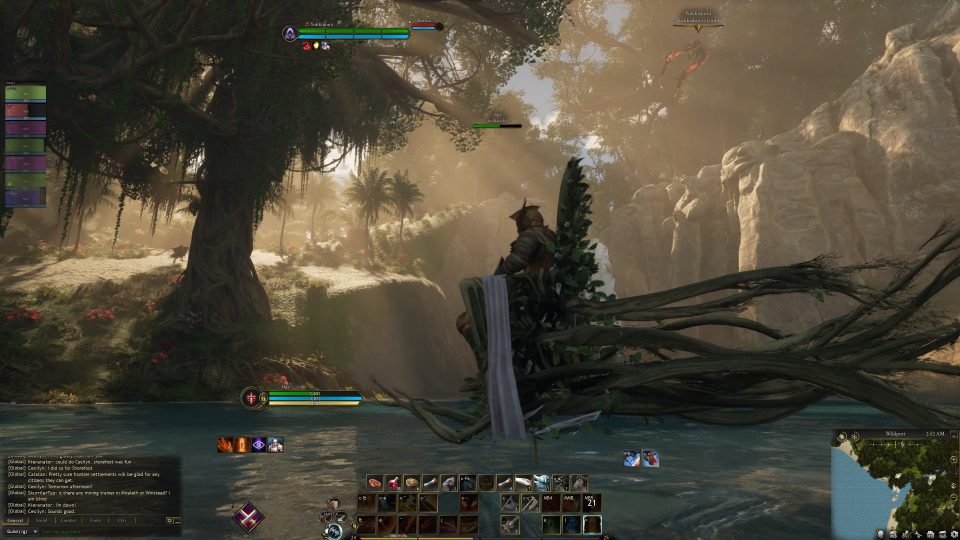This screenshot has width=960, height=540.
Task: Inspect the purple eye buff icon
Action: tap(258, 445)
